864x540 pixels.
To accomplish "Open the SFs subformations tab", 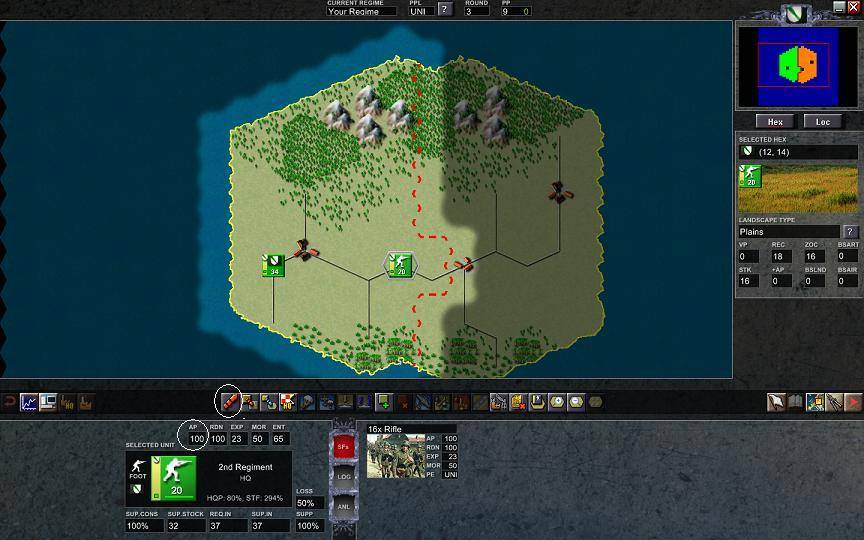I will (x=343, y=447).
